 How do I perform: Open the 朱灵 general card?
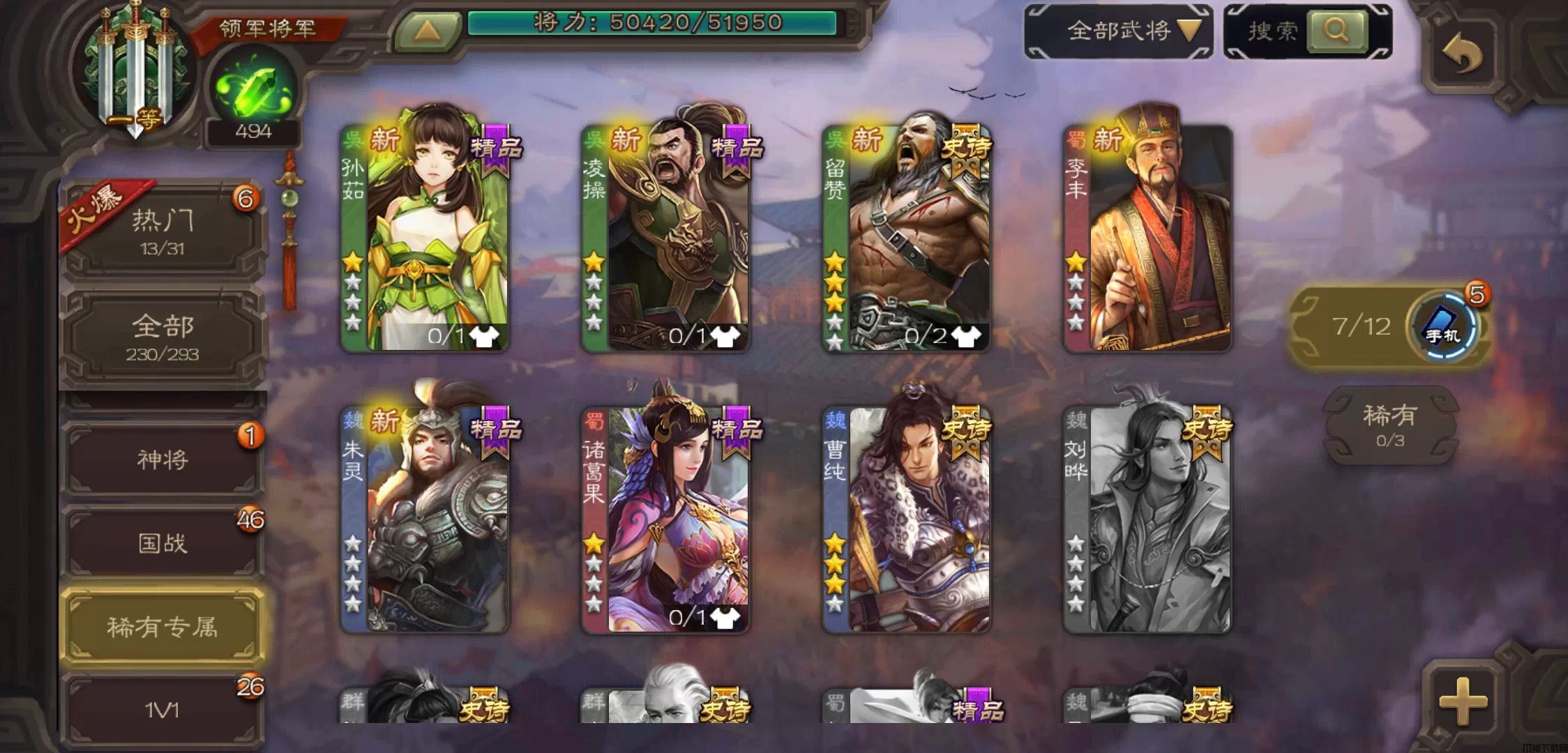pyautogui.click(x=425, y=519)
